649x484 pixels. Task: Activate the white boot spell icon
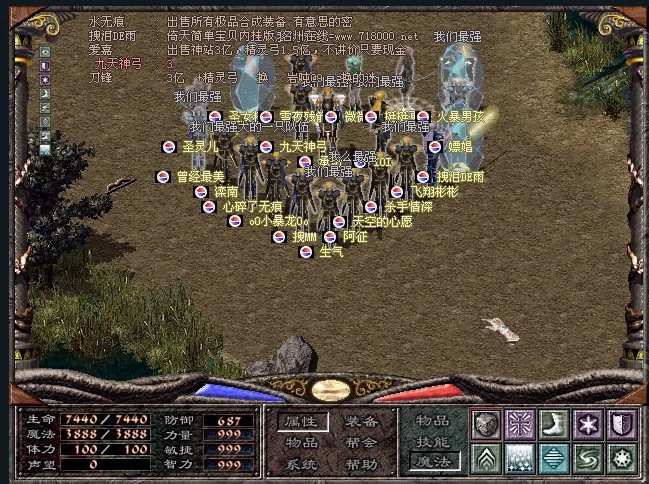tap(554, 424)
